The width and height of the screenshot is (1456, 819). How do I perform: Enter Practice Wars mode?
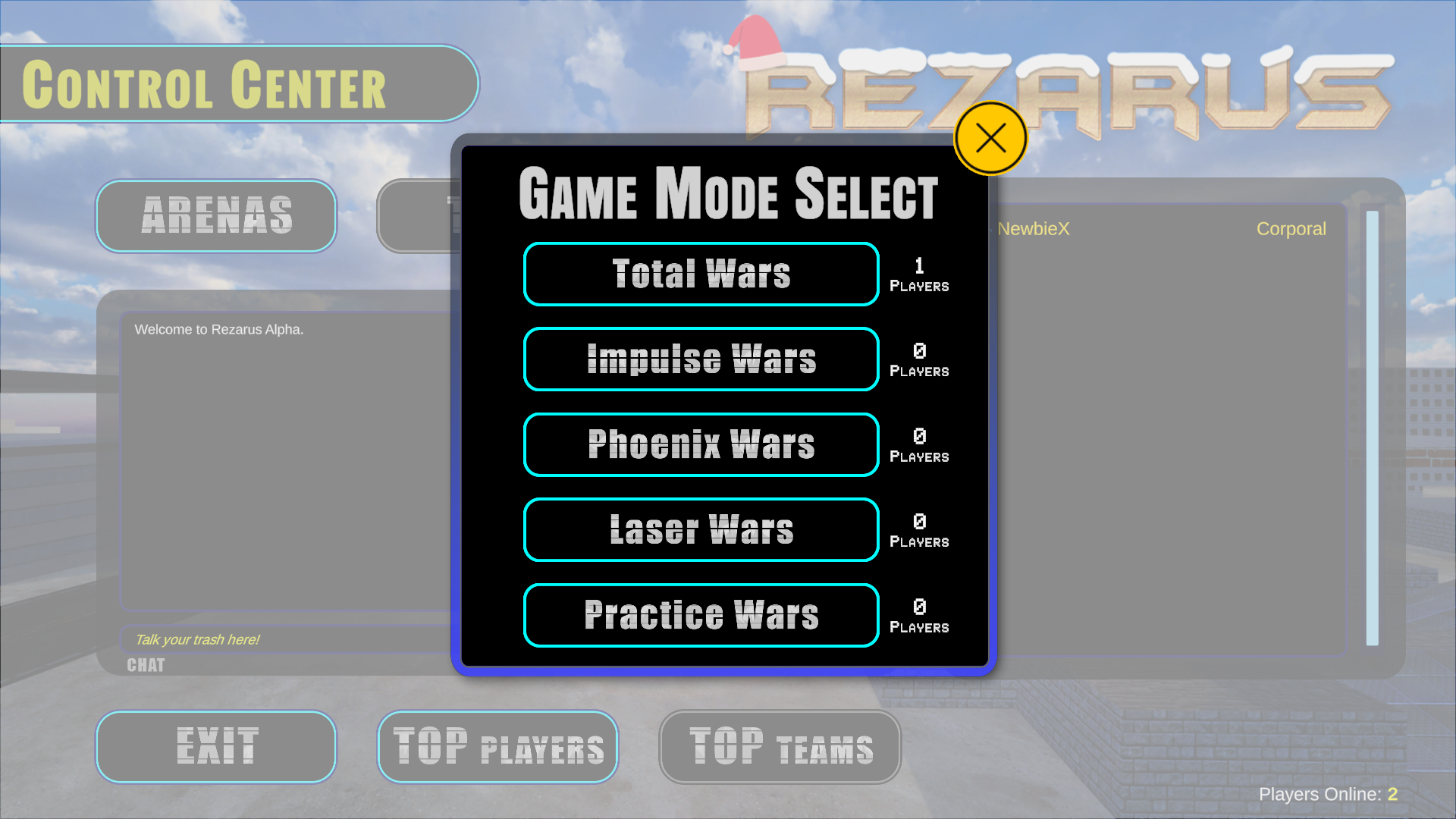[x=701, y=615]
